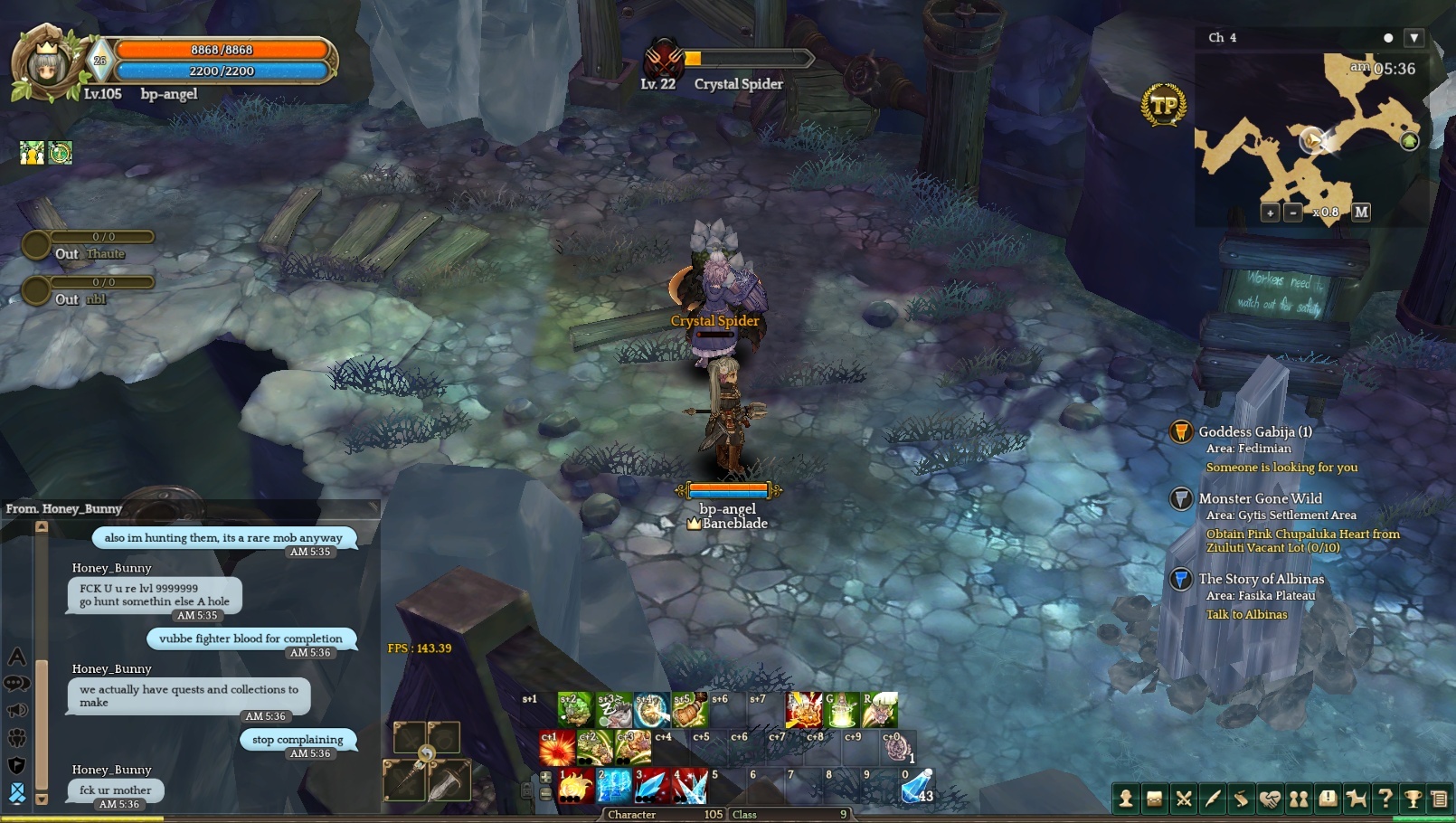Open the channel dropdown arrow near Ch 4
This screenshot has height=823, width=1456.
point(1414,37)
